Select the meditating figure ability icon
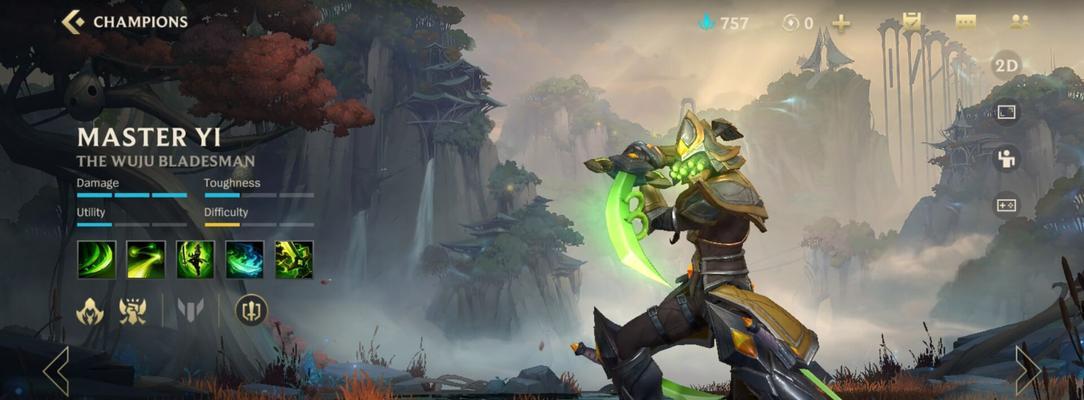The width and height of the screenshot is (1084, 400). (195, 259)
